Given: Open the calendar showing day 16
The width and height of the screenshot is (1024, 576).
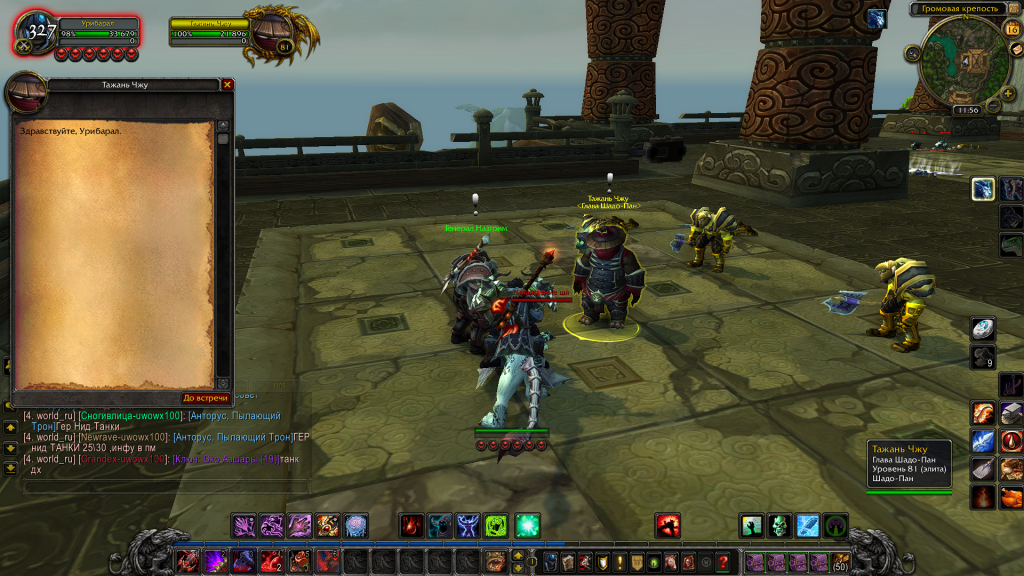Looking at the screenshot, I should tap(1011, 30).
